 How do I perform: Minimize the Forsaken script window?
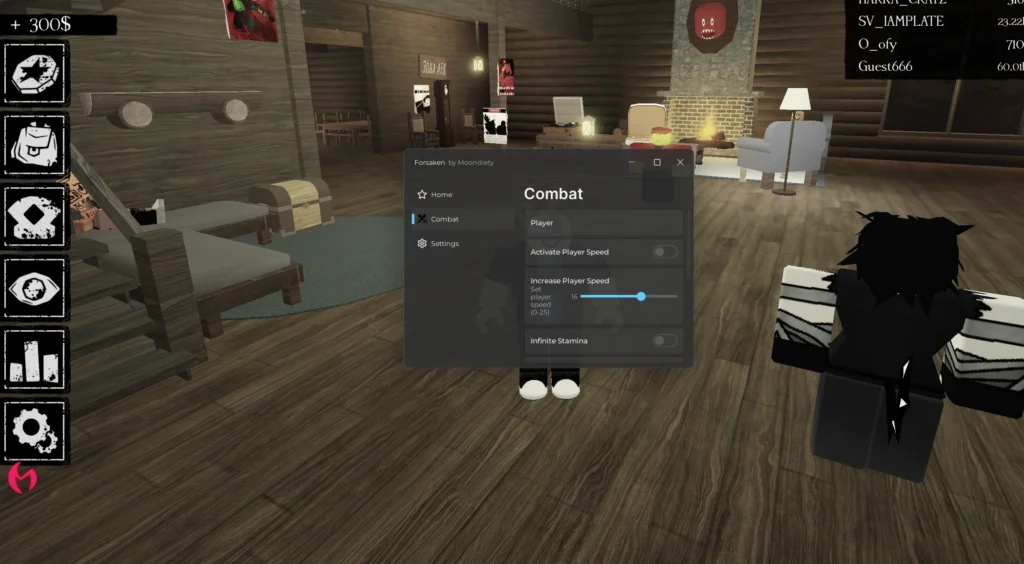click(x=633, y=162)
